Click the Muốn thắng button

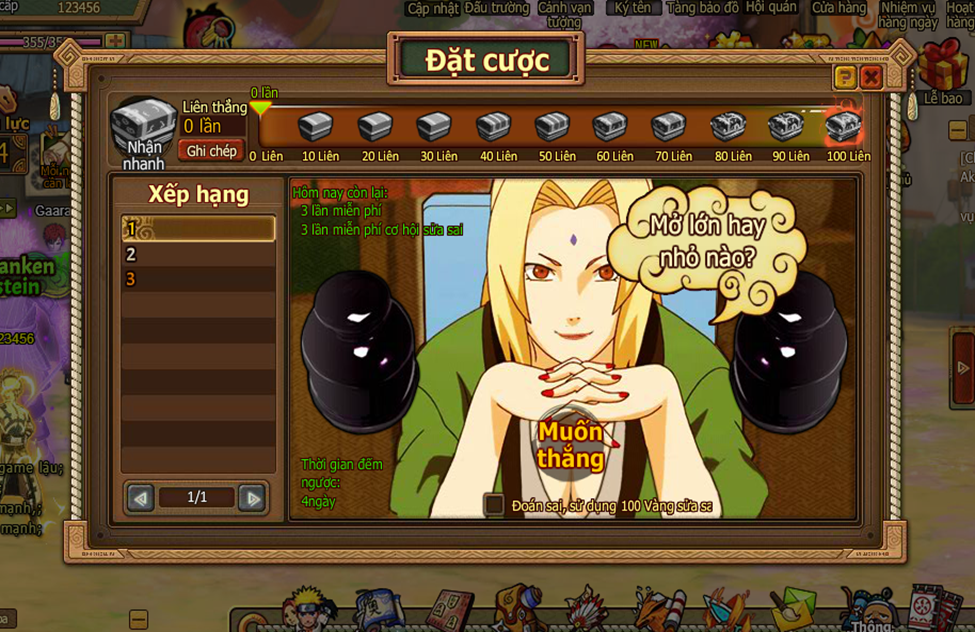569,445
